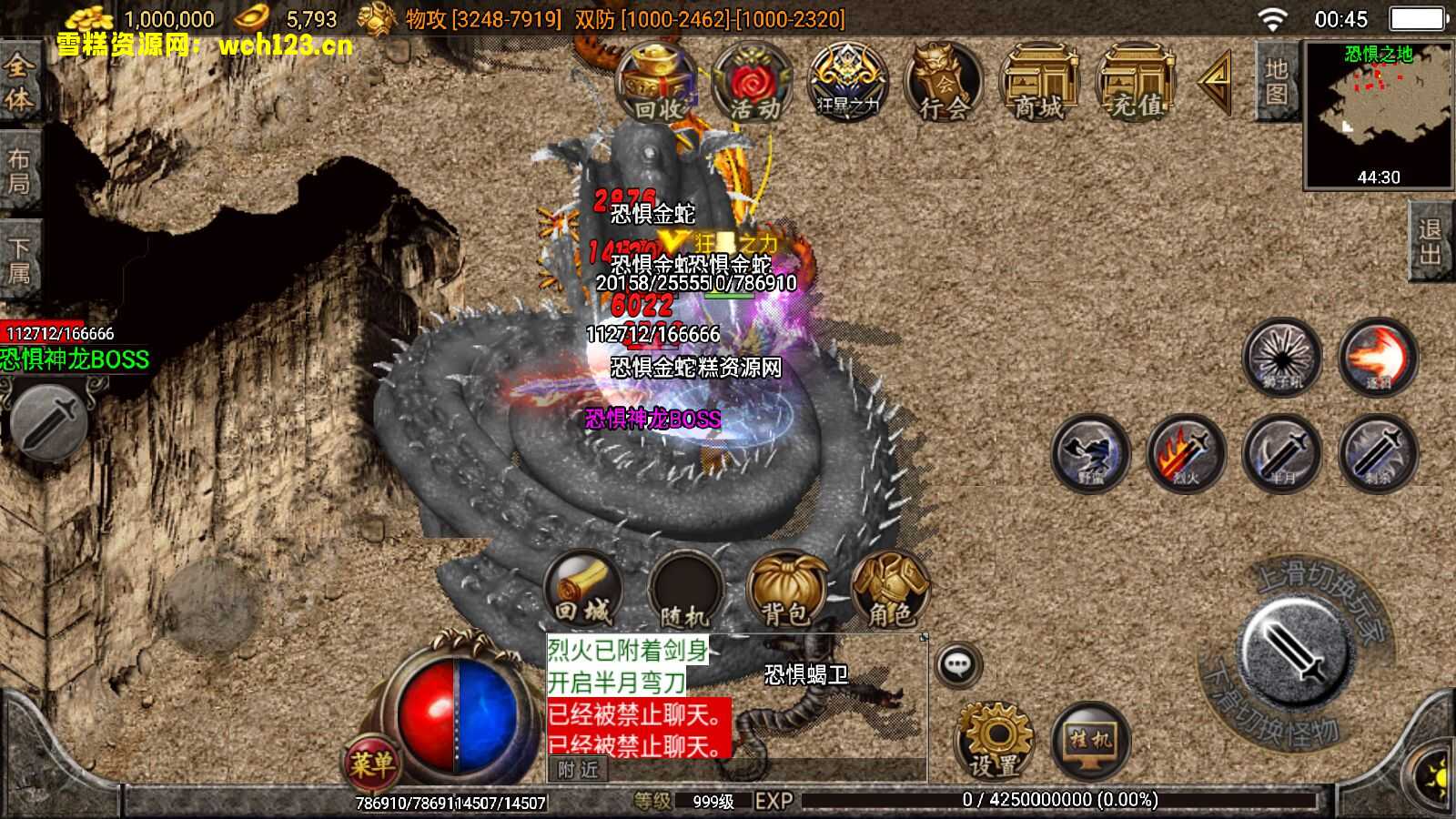Open the 行会 guild panel

[944, 84]
